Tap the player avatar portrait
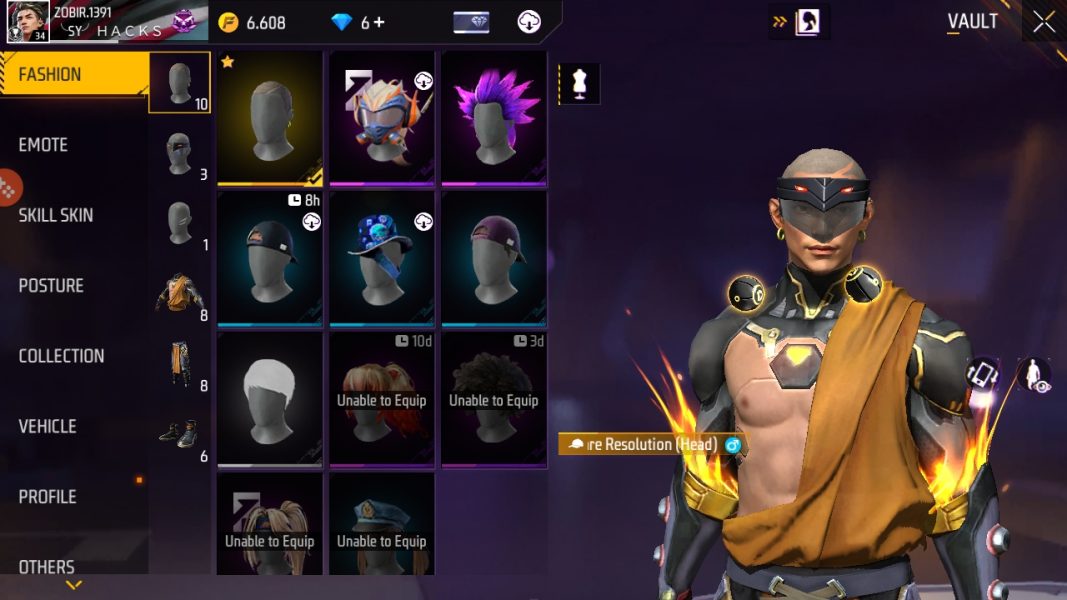The height and width of the screenshot is (600, 1067). pos(28,22)
